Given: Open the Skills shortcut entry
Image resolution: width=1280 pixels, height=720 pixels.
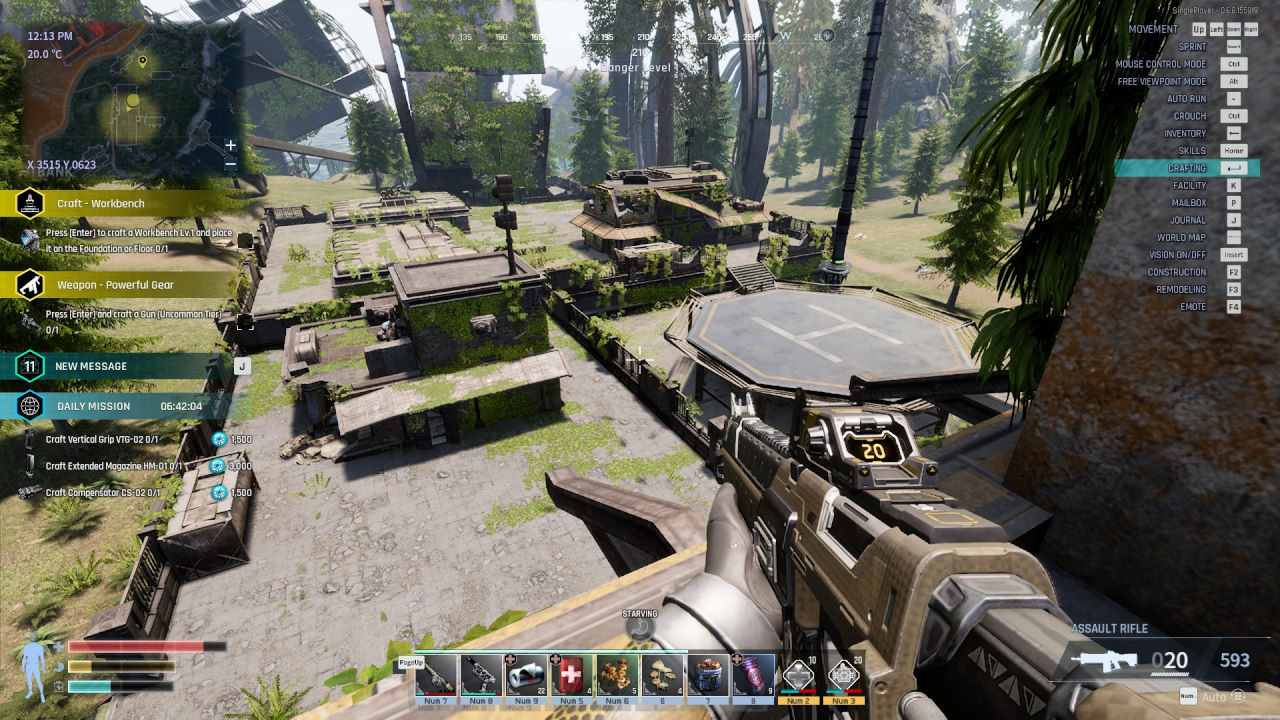Looking at the screenshot, I should 1192,151.
